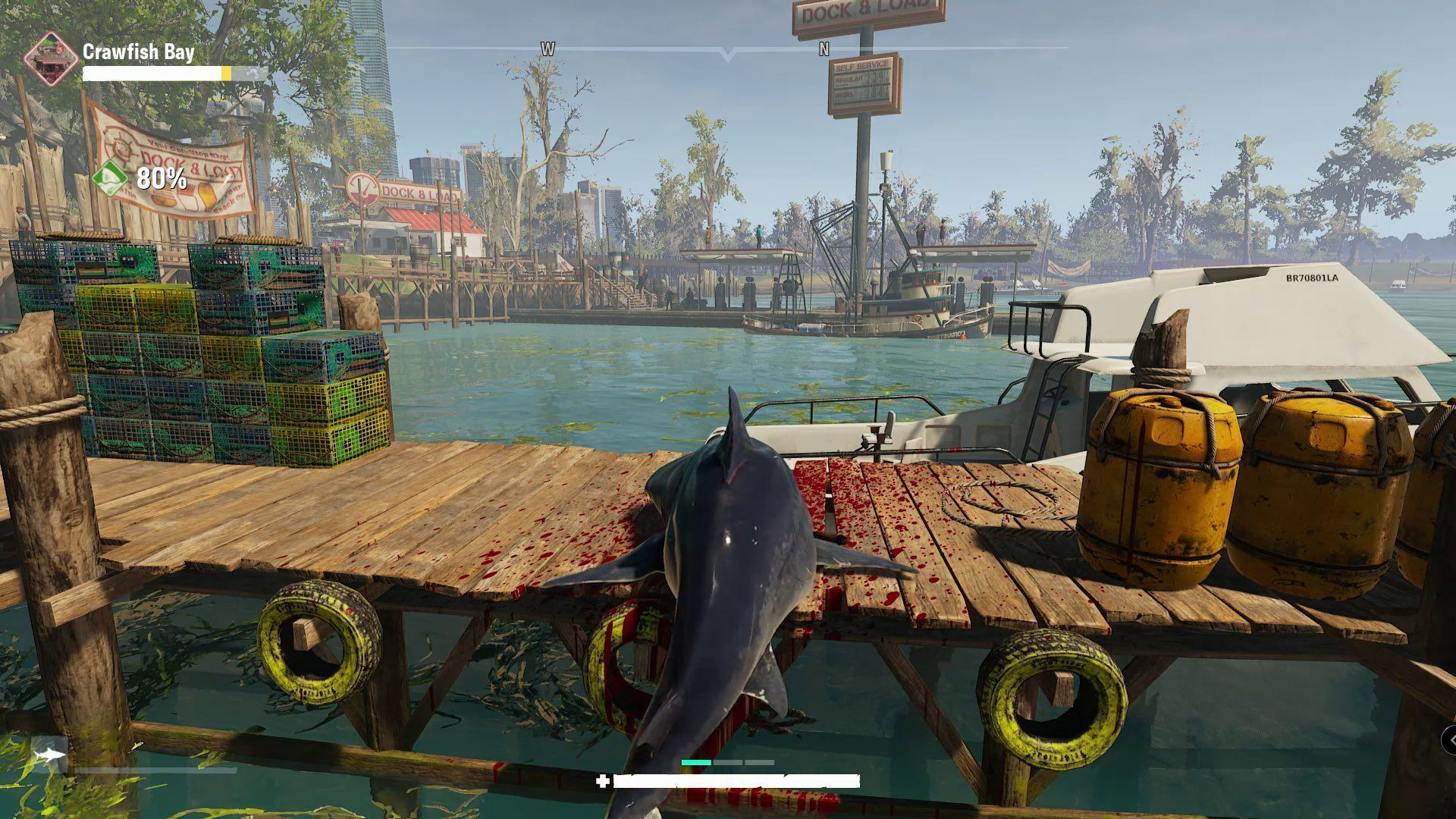Click the compass heading strip

pyautogui.click(x=728, y=49)
